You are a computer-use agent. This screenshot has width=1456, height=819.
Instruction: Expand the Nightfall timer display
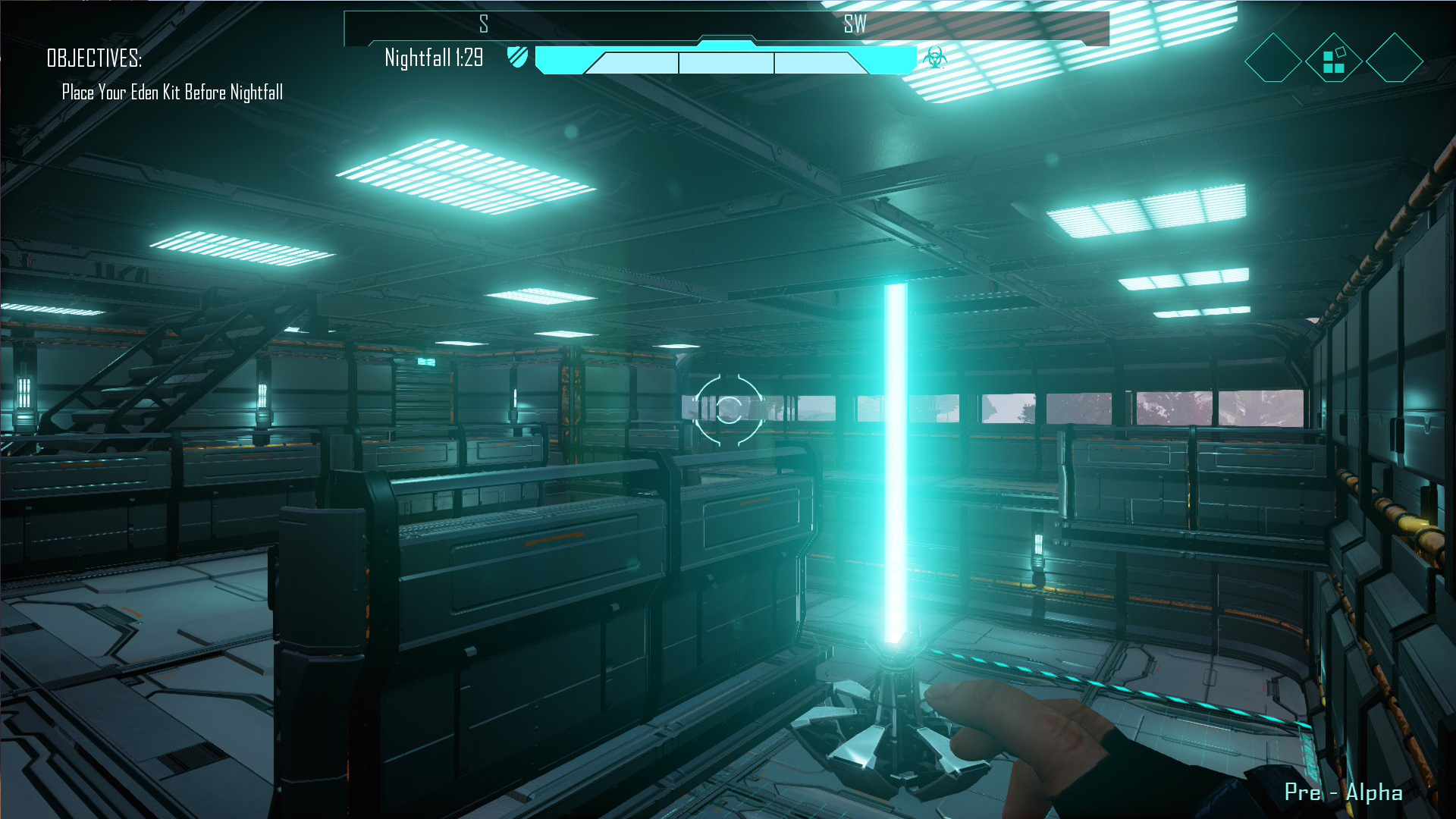(x=434, y=59)
